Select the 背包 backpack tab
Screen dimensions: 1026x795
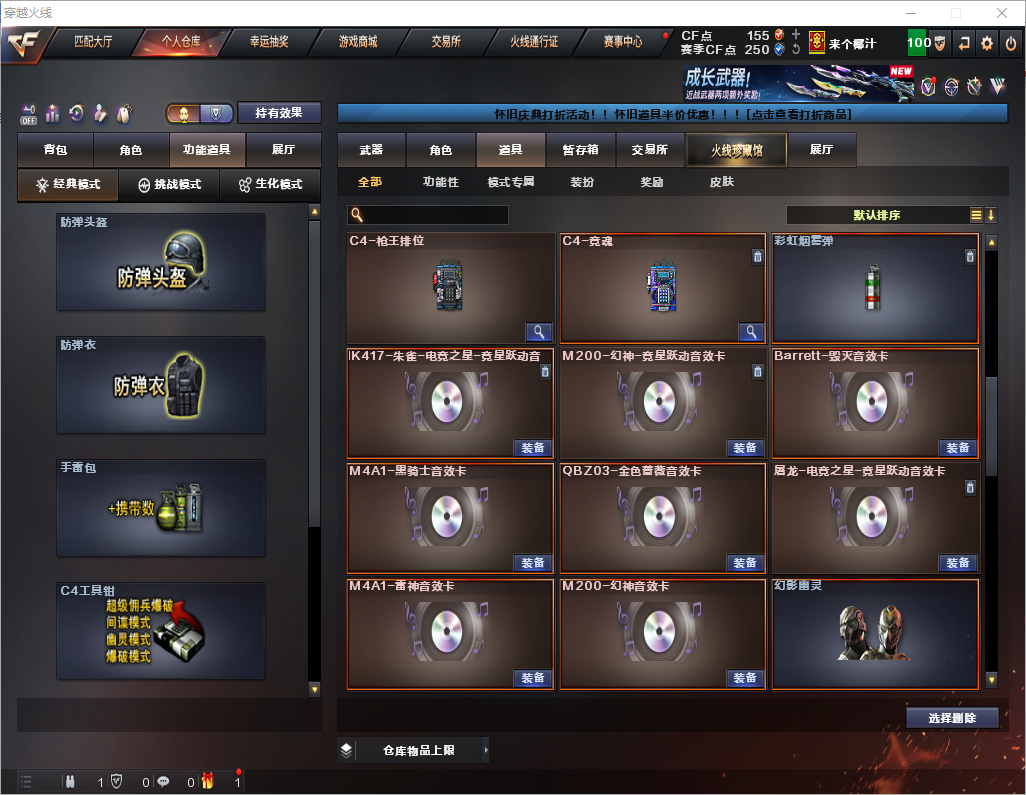coord(55,150)
